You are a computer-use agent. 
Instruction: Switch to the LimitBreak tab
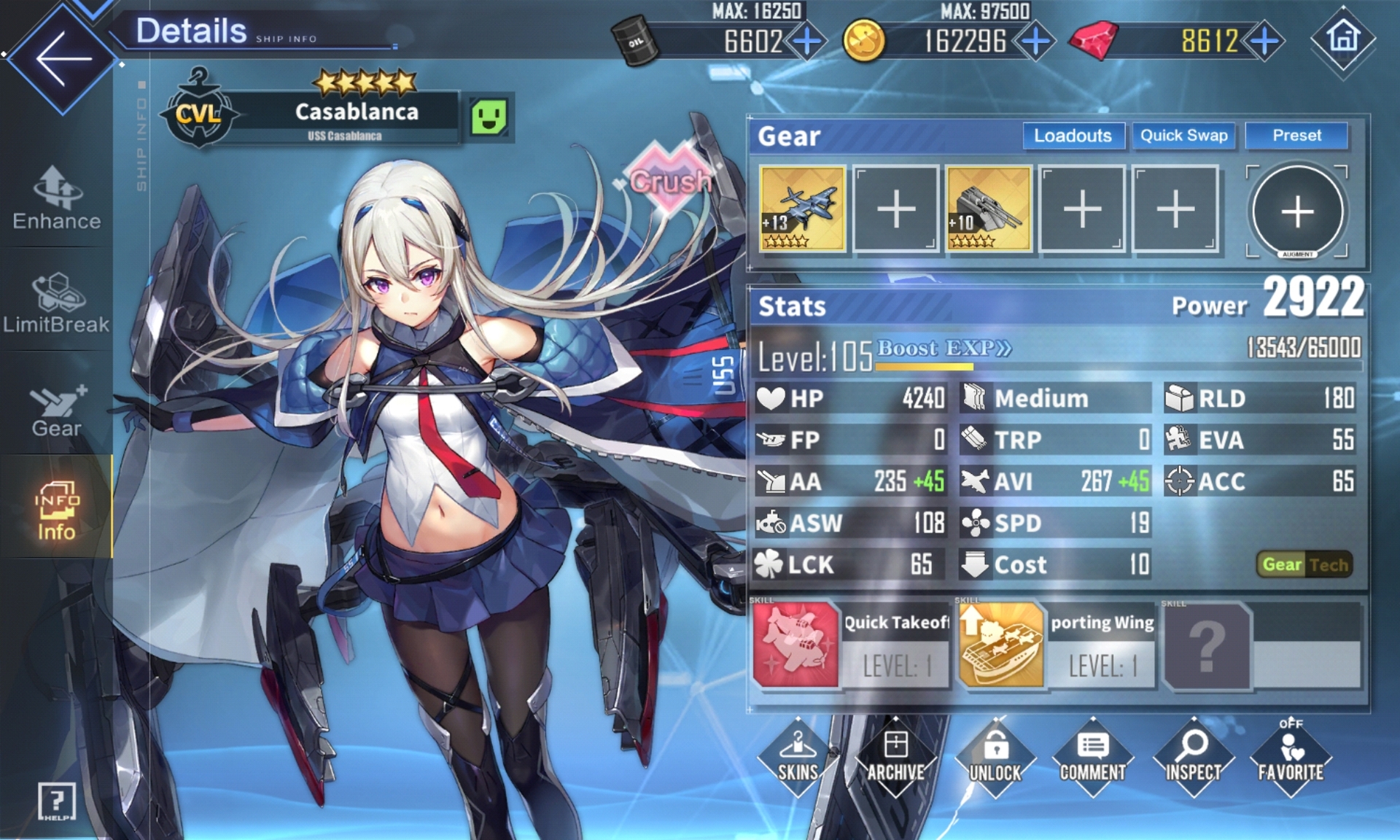56,303
